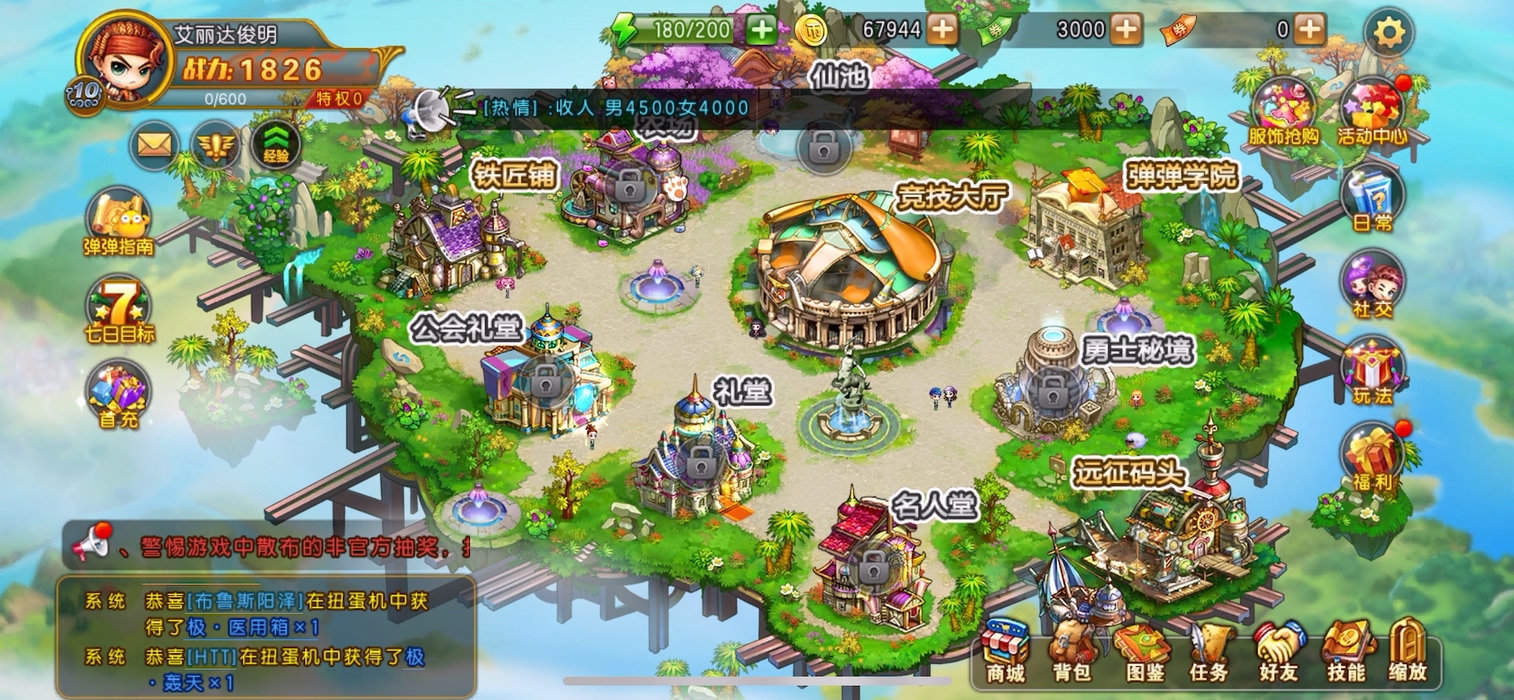The height and width of the screenshot is (700, 1514).
Task: Open the mail envelope icon
Action: (x=154, y=146)
